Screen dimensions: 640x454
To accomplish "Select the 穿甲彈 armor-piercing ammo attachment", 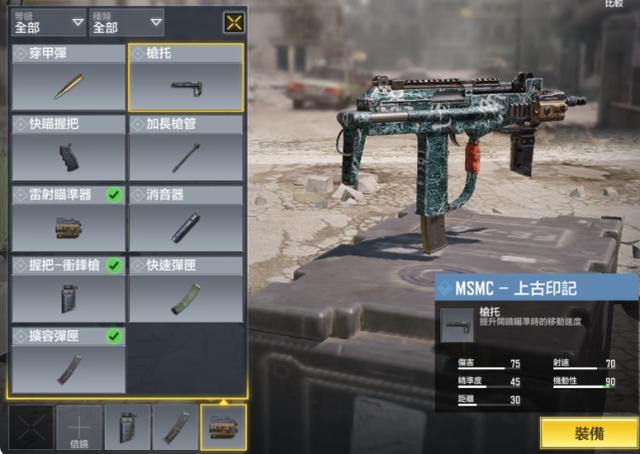I will click(x=68, y=78).
